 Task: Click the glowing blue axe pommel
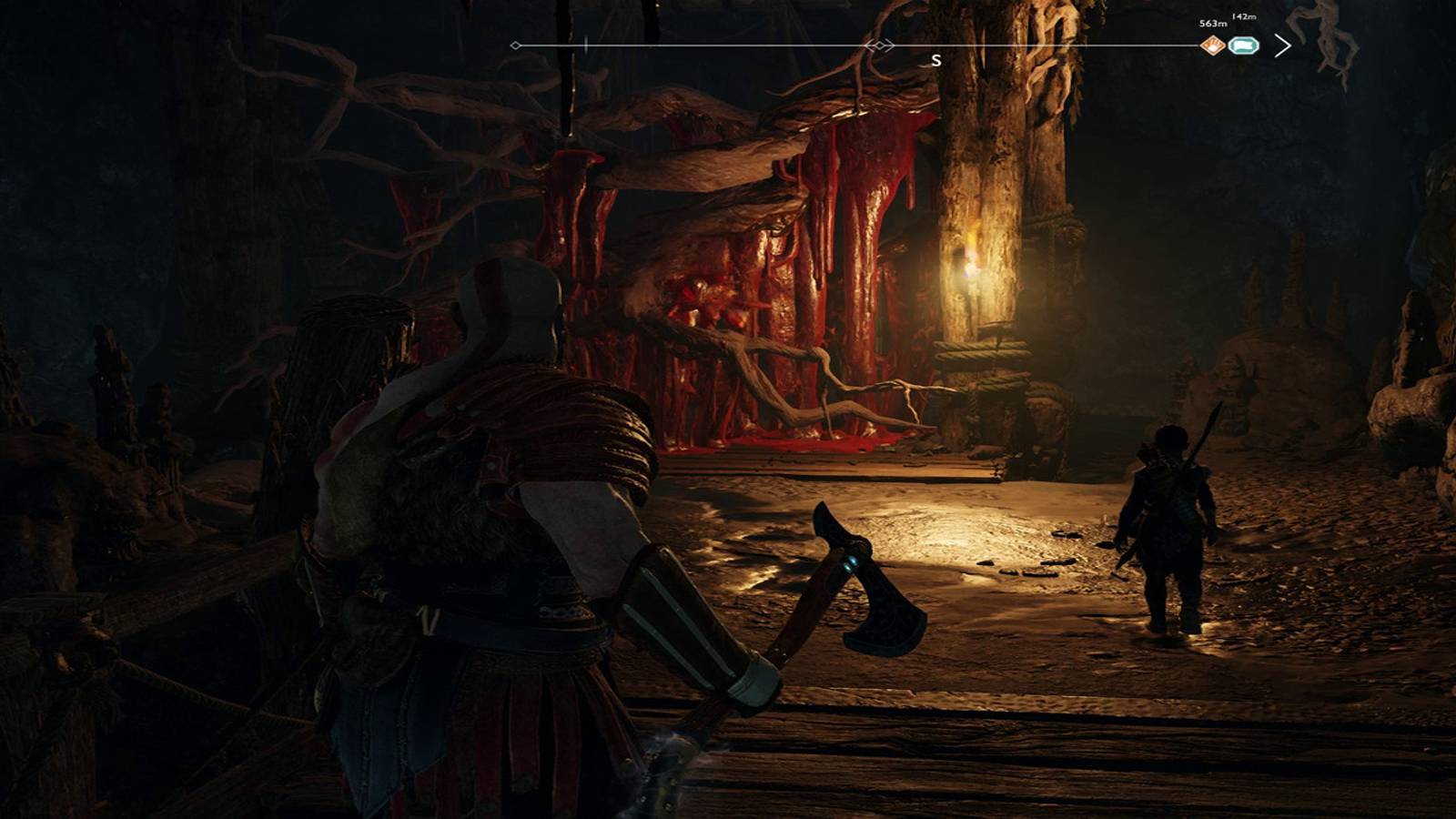(x=854, y=561)
